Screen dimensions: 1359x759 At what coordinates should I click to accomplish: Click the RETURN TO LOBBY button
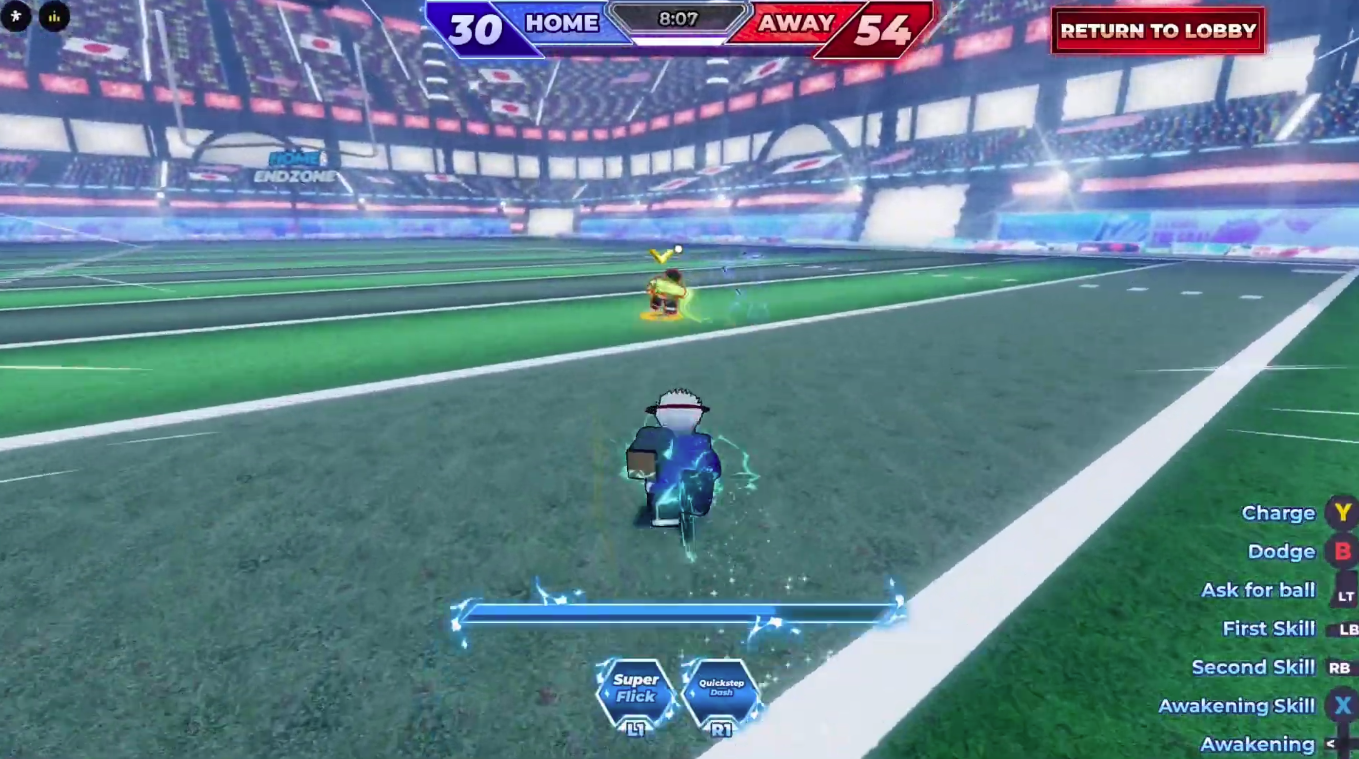coord(1157,31)
